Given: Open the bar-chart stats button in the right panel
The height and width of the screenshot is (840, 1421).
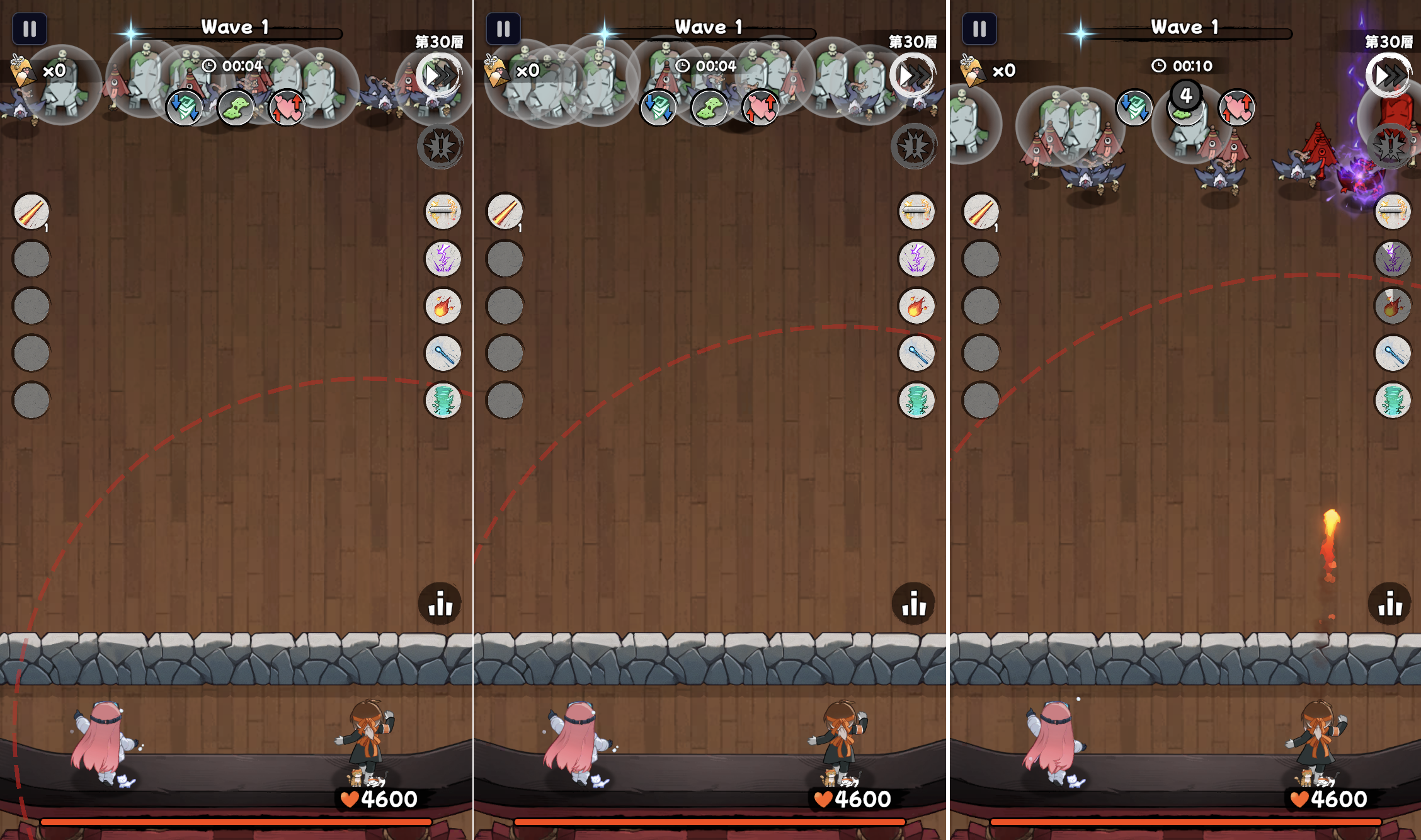Looking at the screenshot, I should point(1390,604).
